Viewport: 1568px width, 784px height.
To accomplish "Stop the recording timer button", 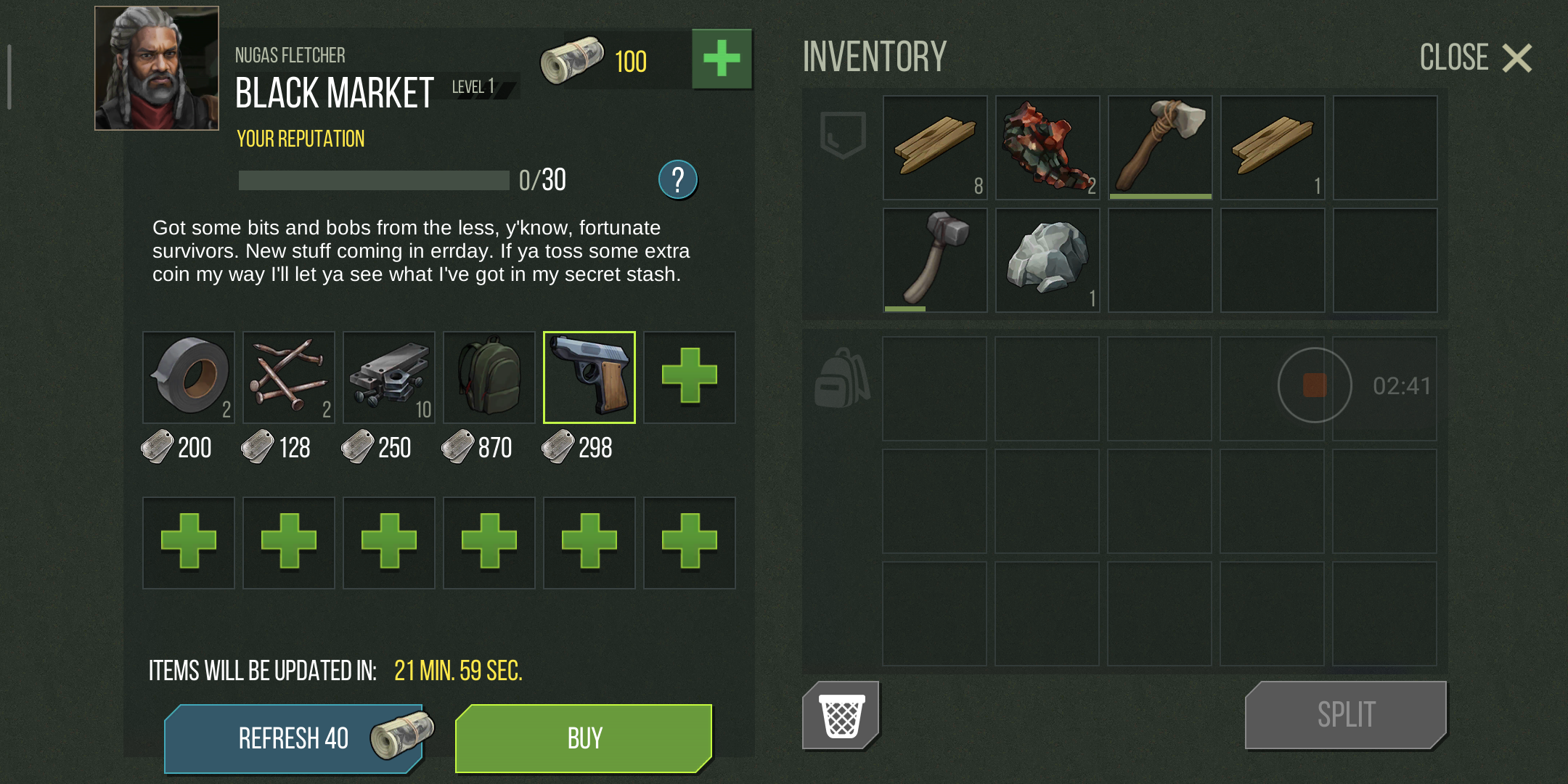I will pos(1315,385).
